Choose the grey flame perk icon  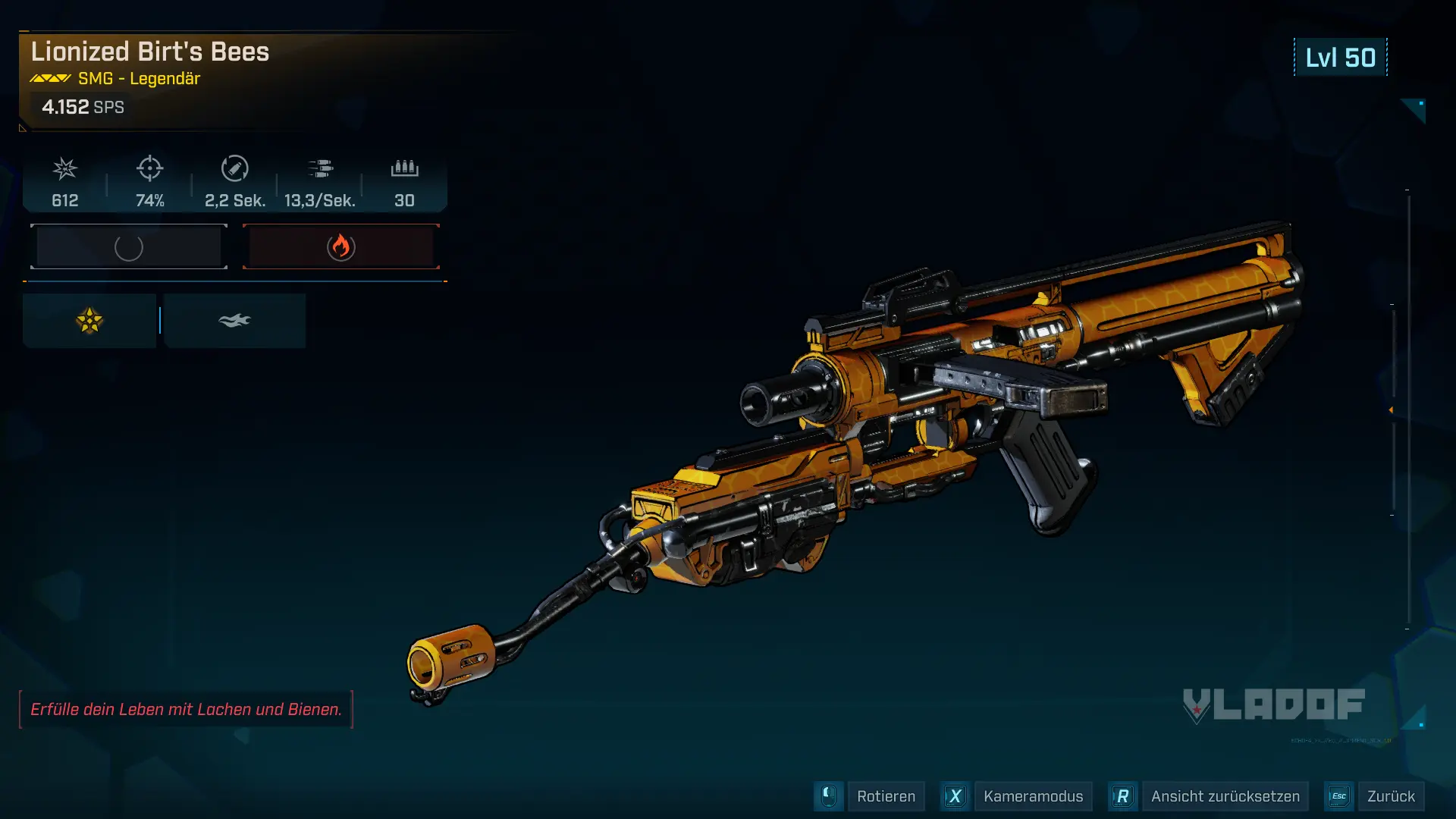(x=234, y=321)
